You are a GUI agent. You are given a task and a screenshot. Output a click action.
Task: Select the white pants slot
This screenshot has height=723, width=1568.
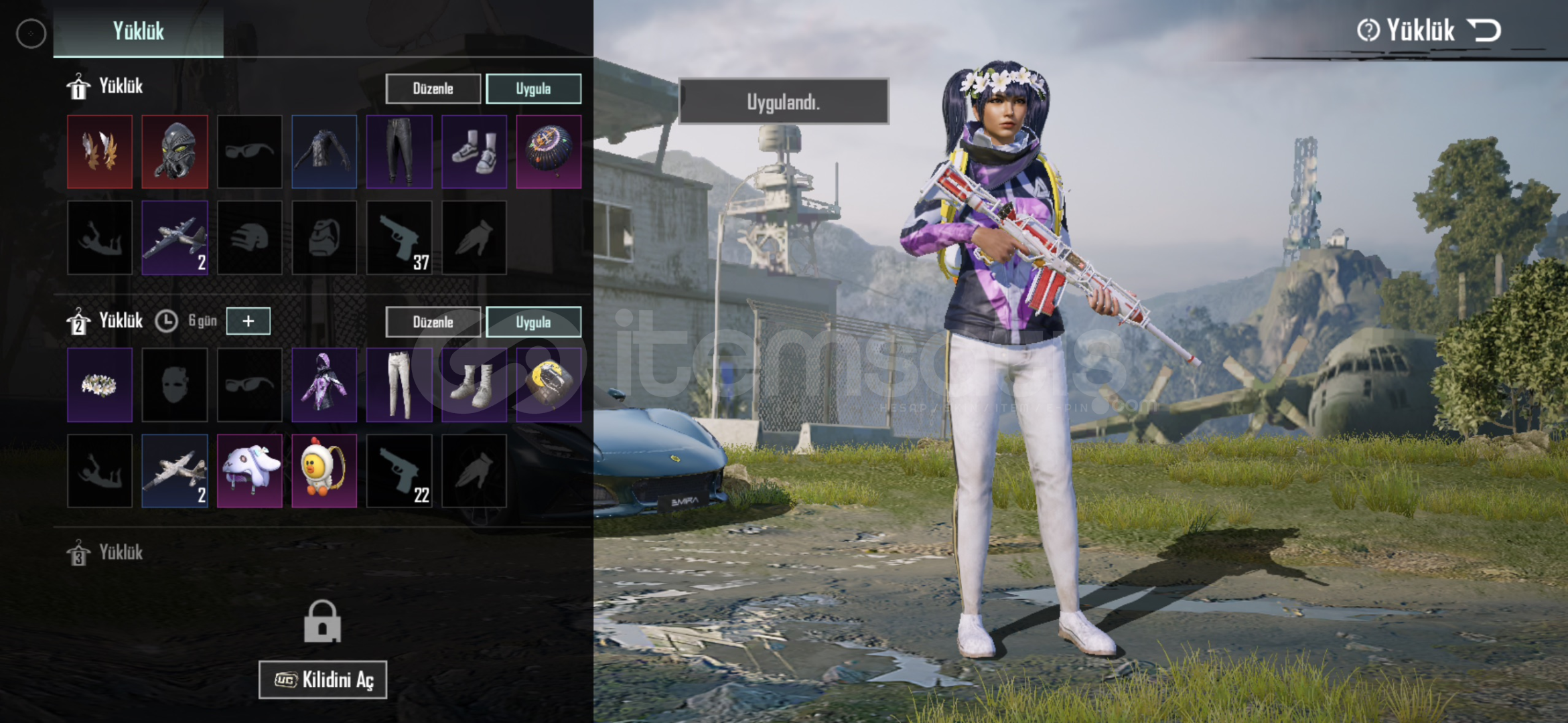[399, 385]
